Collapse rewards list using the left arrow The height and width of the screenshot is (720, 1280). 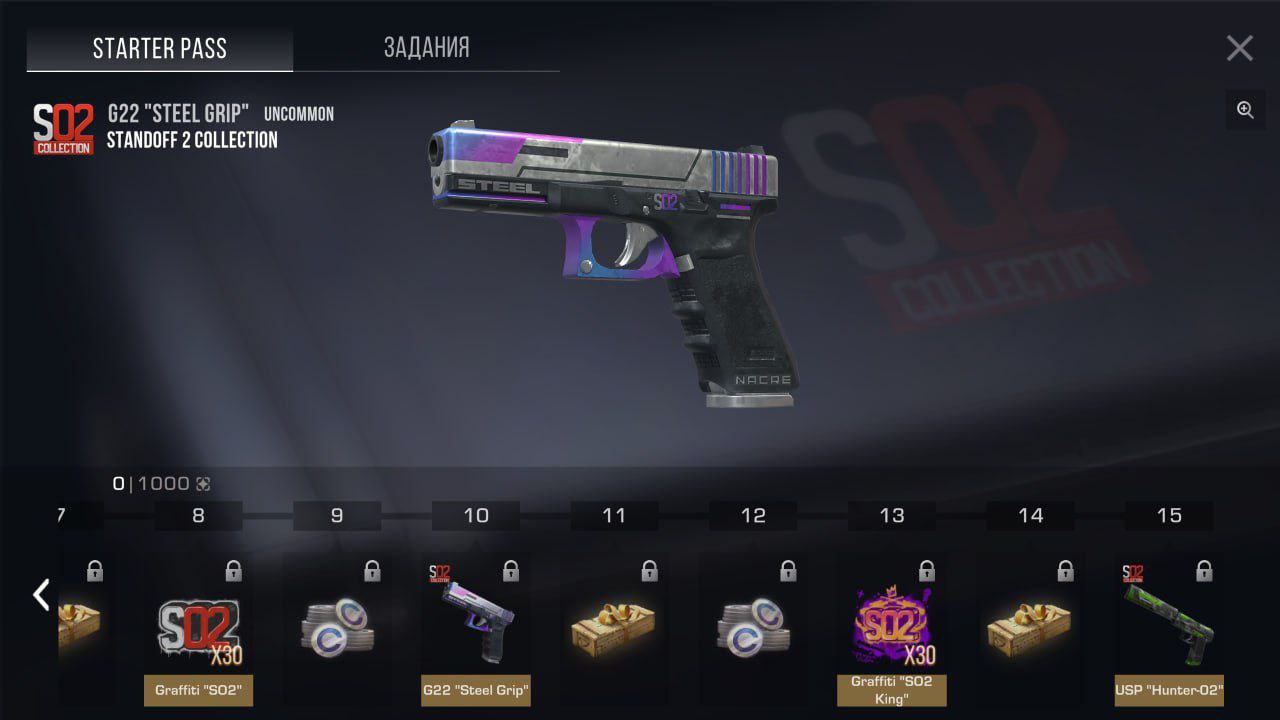tap(40, 594)
